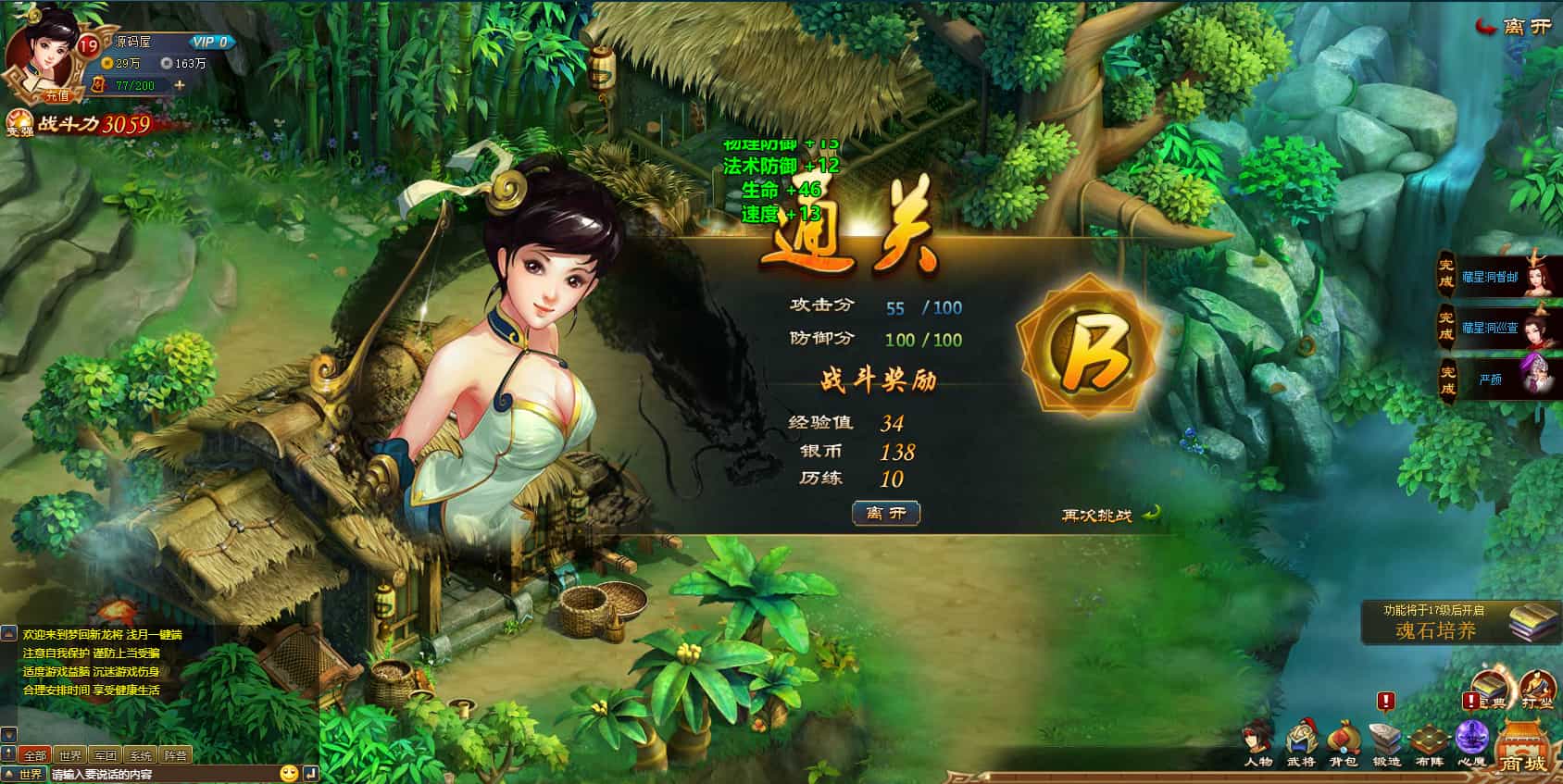This screenshot has height=784, width=1563.
Task: Switch to the 系统 chat tab
Action: coord(141,754)
